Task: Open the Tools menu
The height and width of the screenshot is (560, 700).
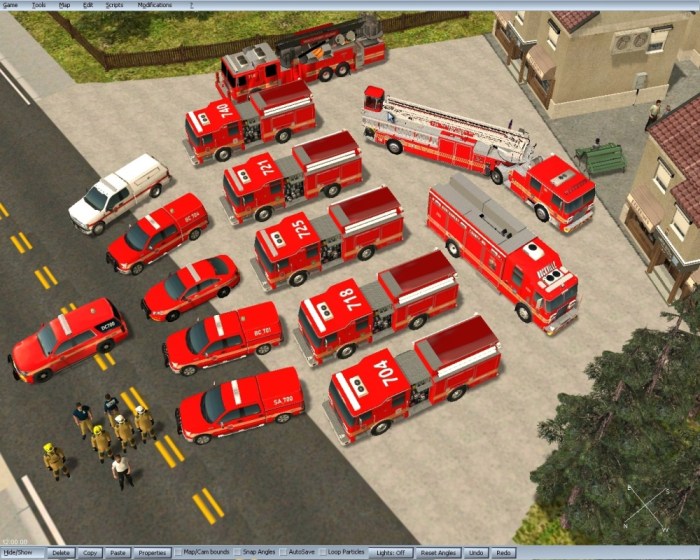Action: (38, 5)
